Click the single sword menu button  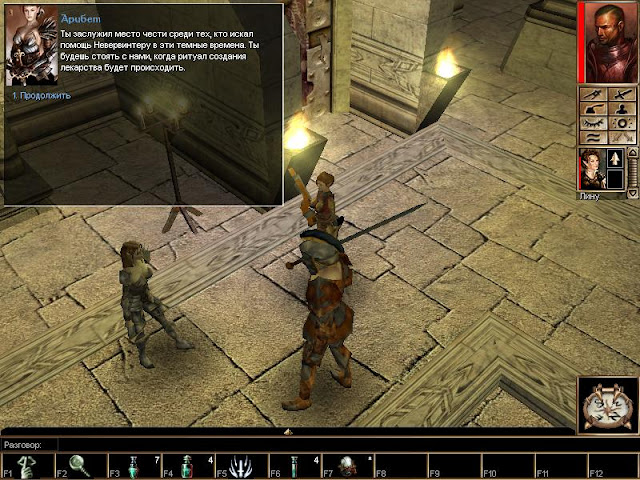622,95
